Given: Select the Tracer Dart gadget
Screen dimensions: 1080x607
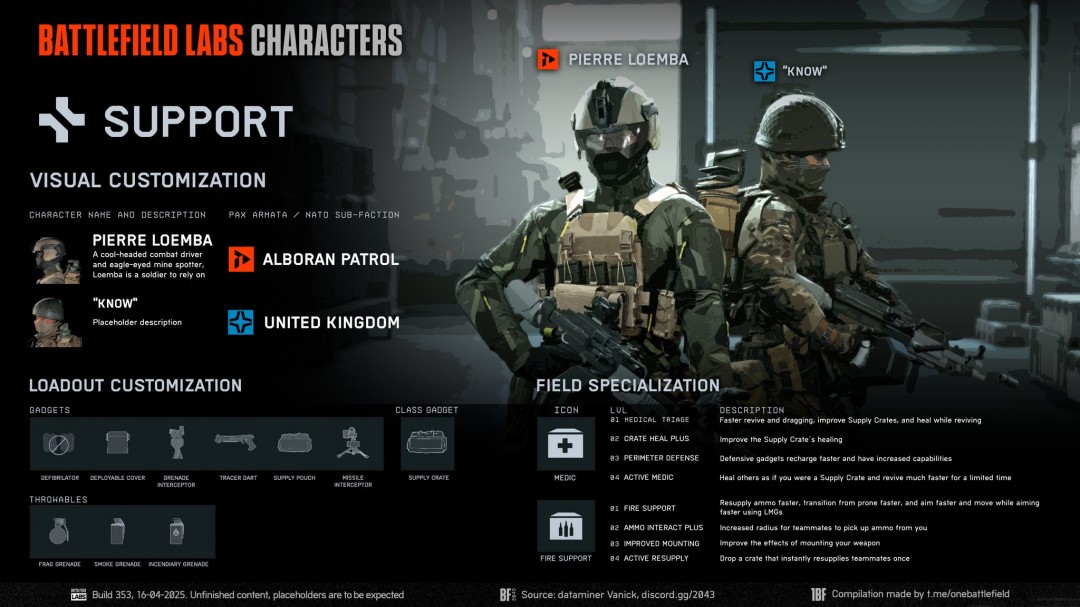Looking at the screenshot, I should tap(235, 443).
